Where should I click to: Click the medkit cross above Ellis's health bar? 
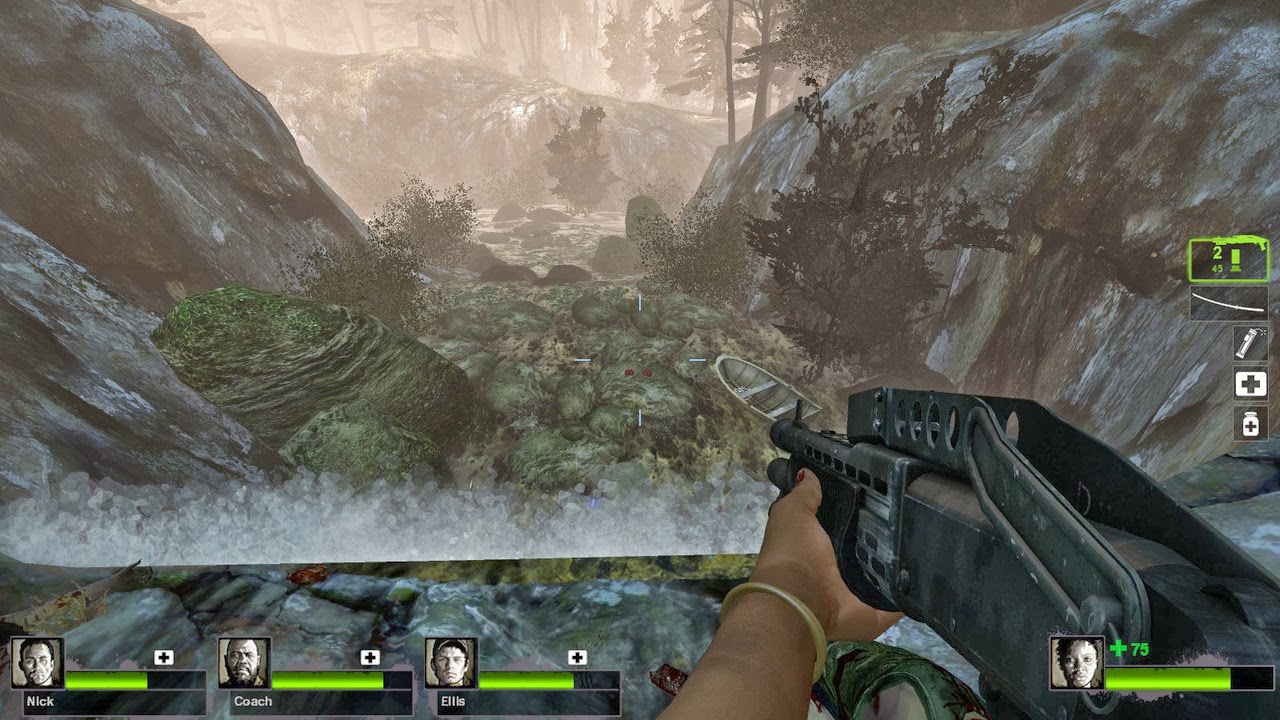tap(577, 656)
